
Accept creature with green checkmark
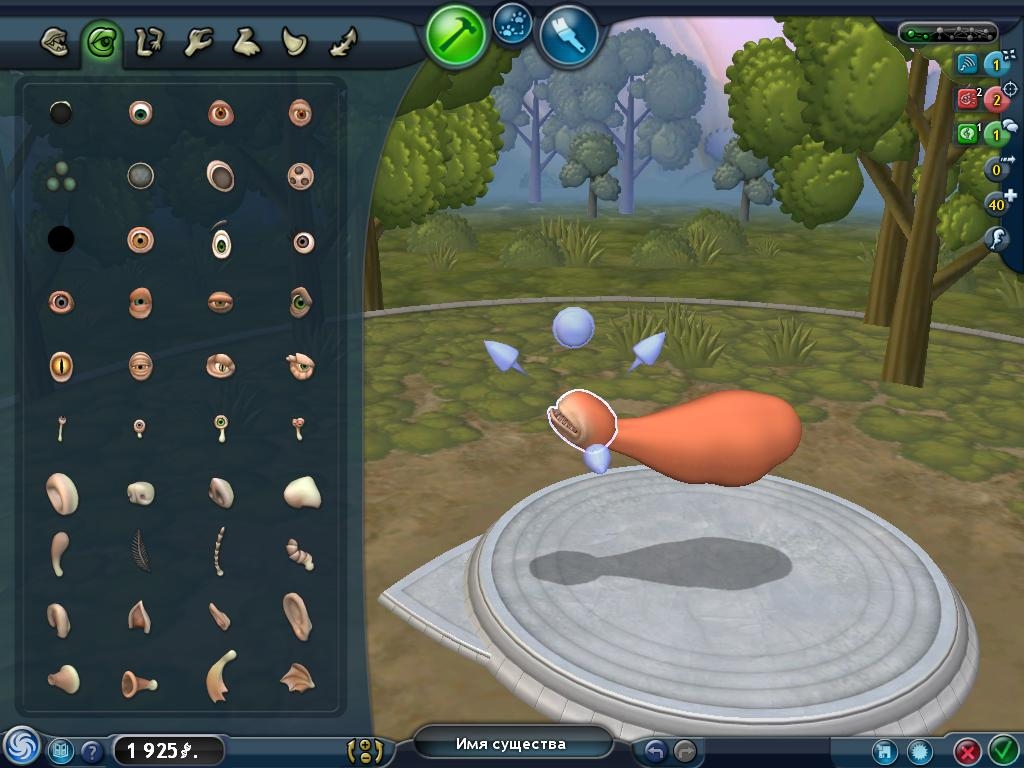click(1003, 749)
